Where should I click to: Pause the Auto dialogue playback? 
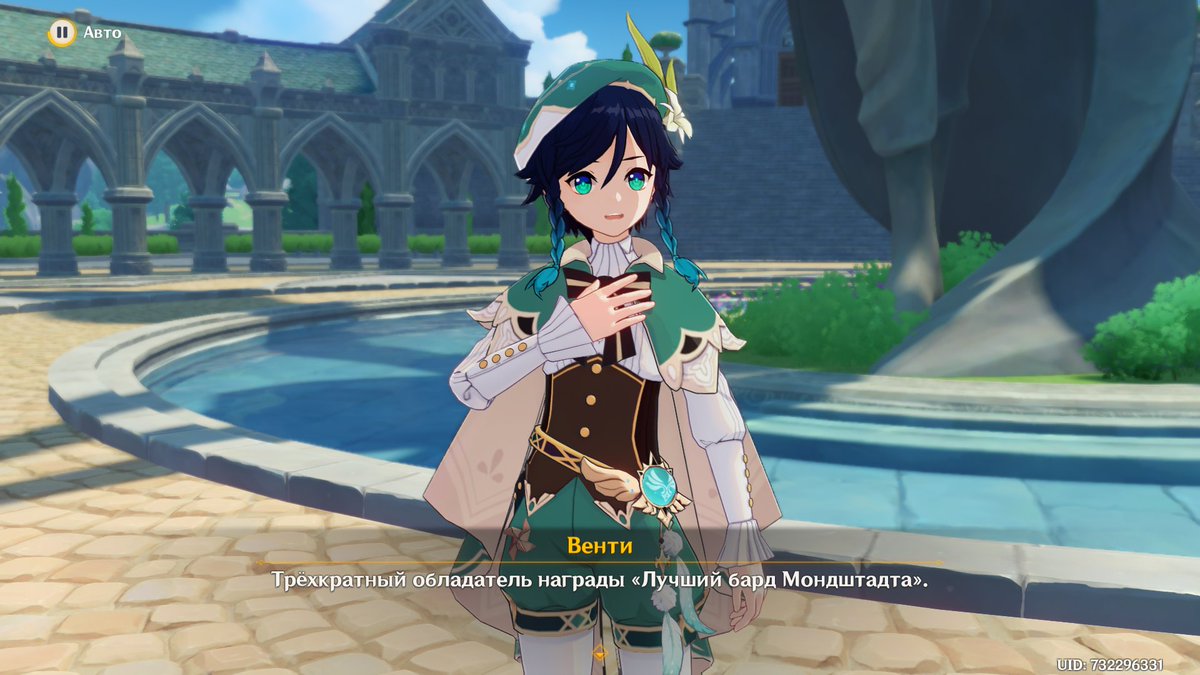[62, 33]
